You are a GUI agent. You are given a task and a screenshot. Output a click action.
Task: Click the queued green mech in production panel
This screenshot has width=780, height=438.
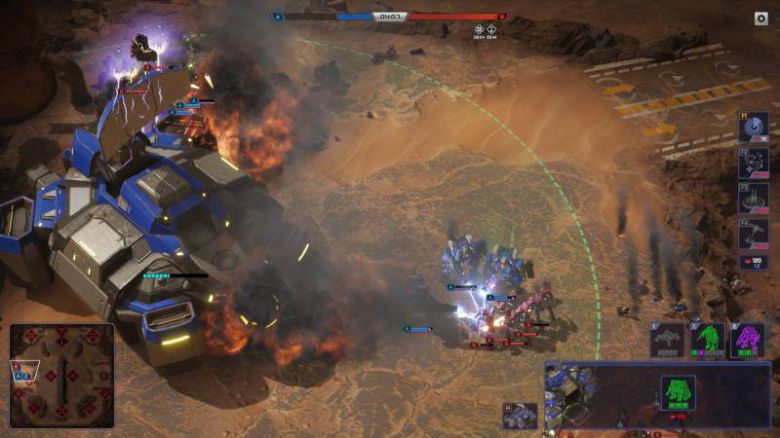pyautogui.click(x=678, y=392)
